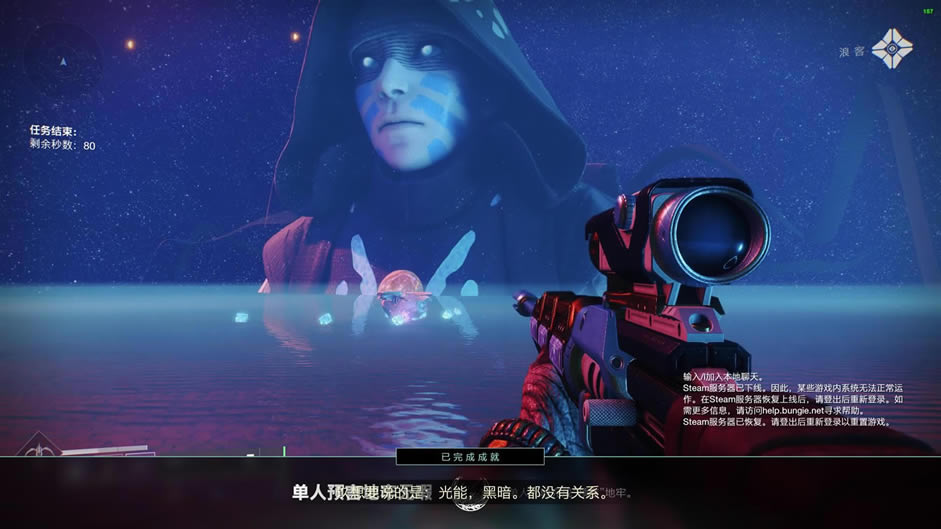Click the class super emblem icon

(x=39, y=449)
